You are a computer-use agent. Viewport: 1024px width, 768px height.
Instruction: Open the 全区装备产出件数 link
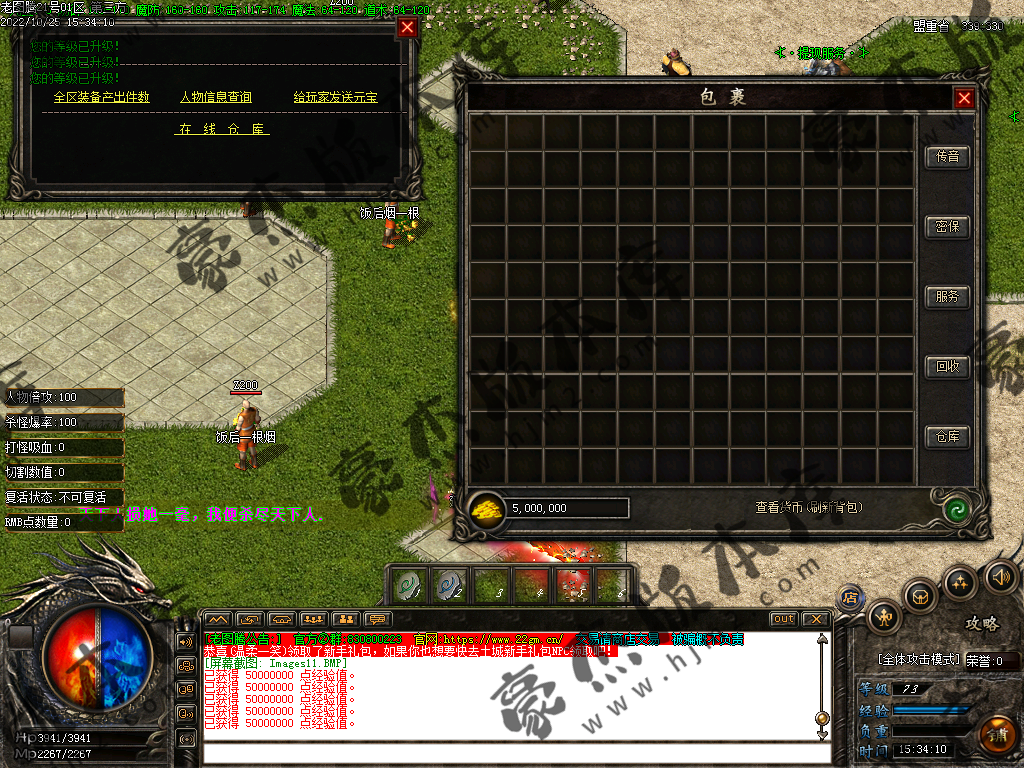[101, 97]
